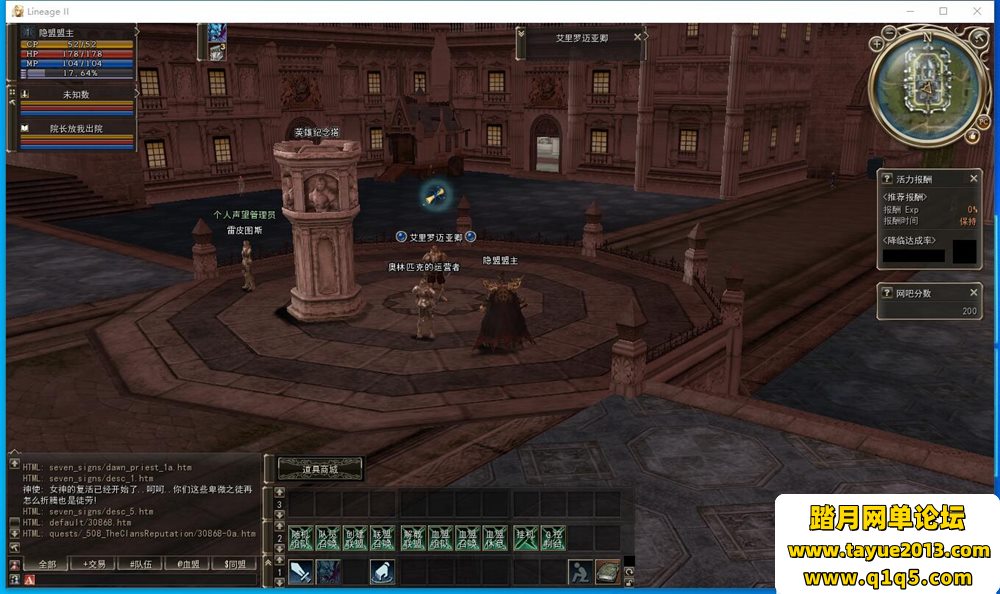Image resolution: width=1000 pixels, height=594 pixels.
Task: Use the white hand pickup action icon
Action: (382, 572)
